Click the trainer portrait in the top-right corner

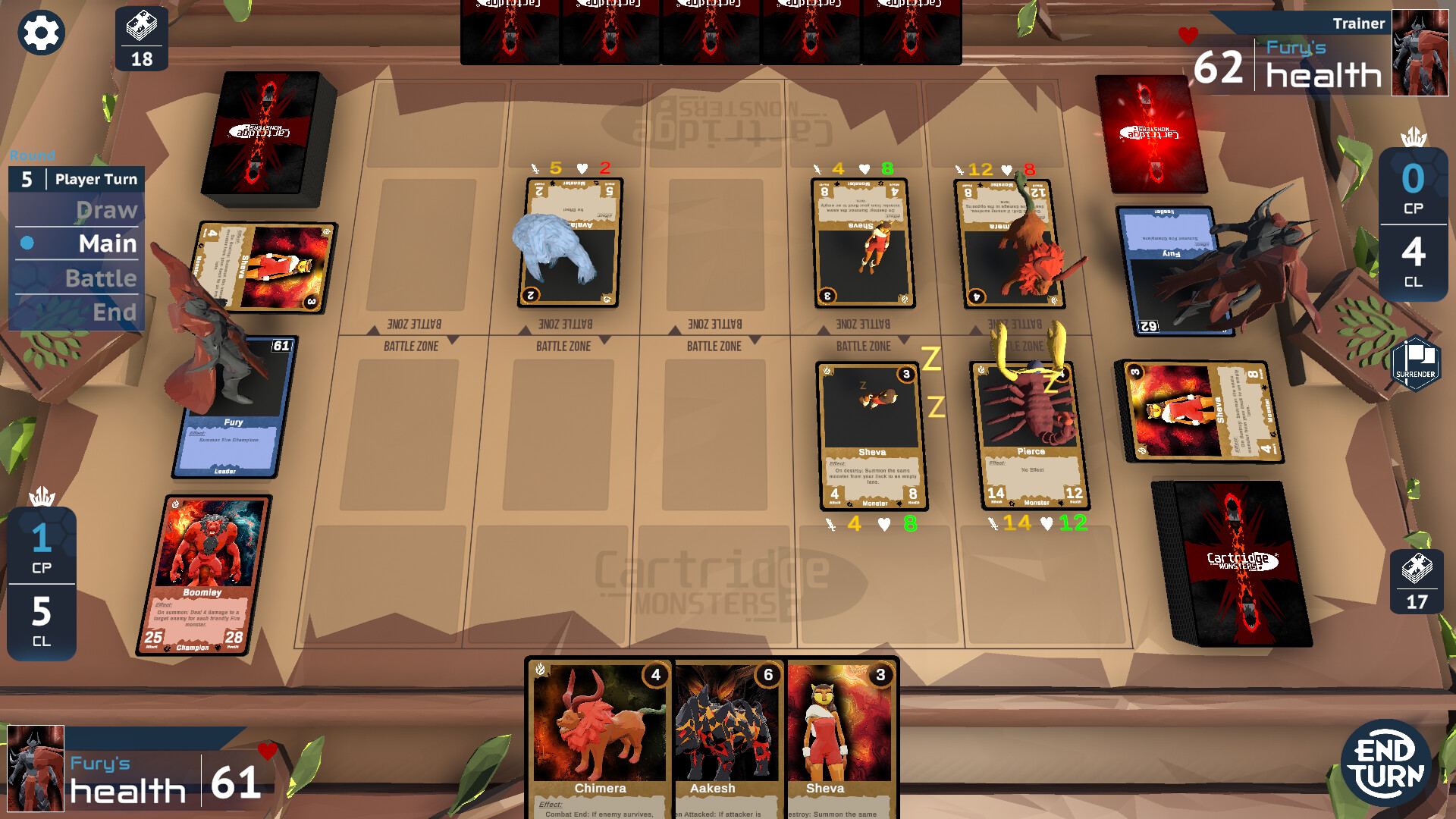1420,52
